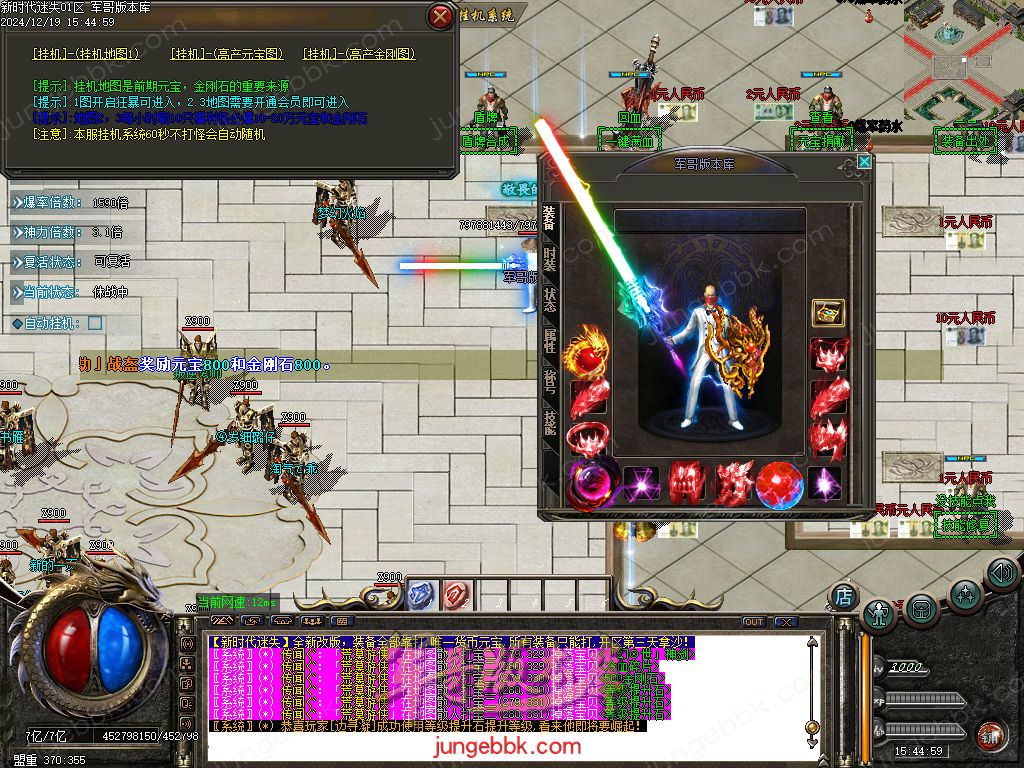Switch to the 称号 tab
Viewport: 1024px width, 768px height.
point(550,380)
